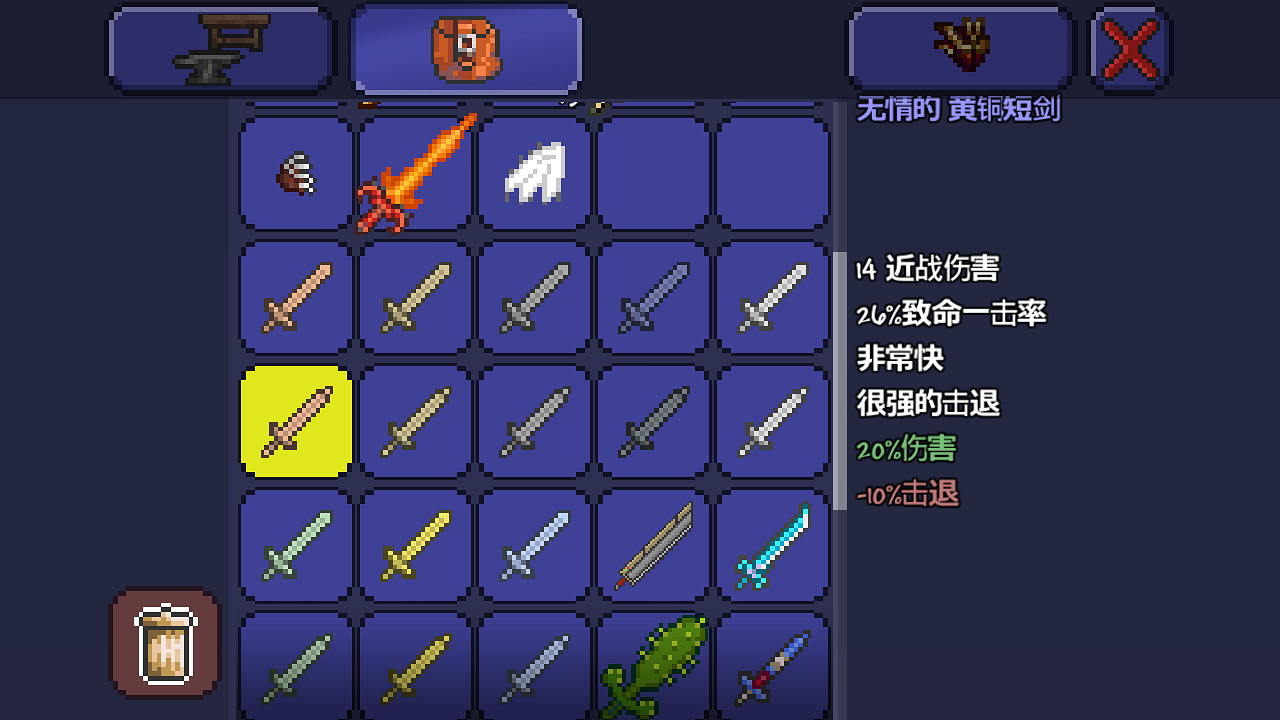The width and height of the screenshot is (1280, 720).
Task: Pick up the white feather item
Action: click(x=533, y=173)
